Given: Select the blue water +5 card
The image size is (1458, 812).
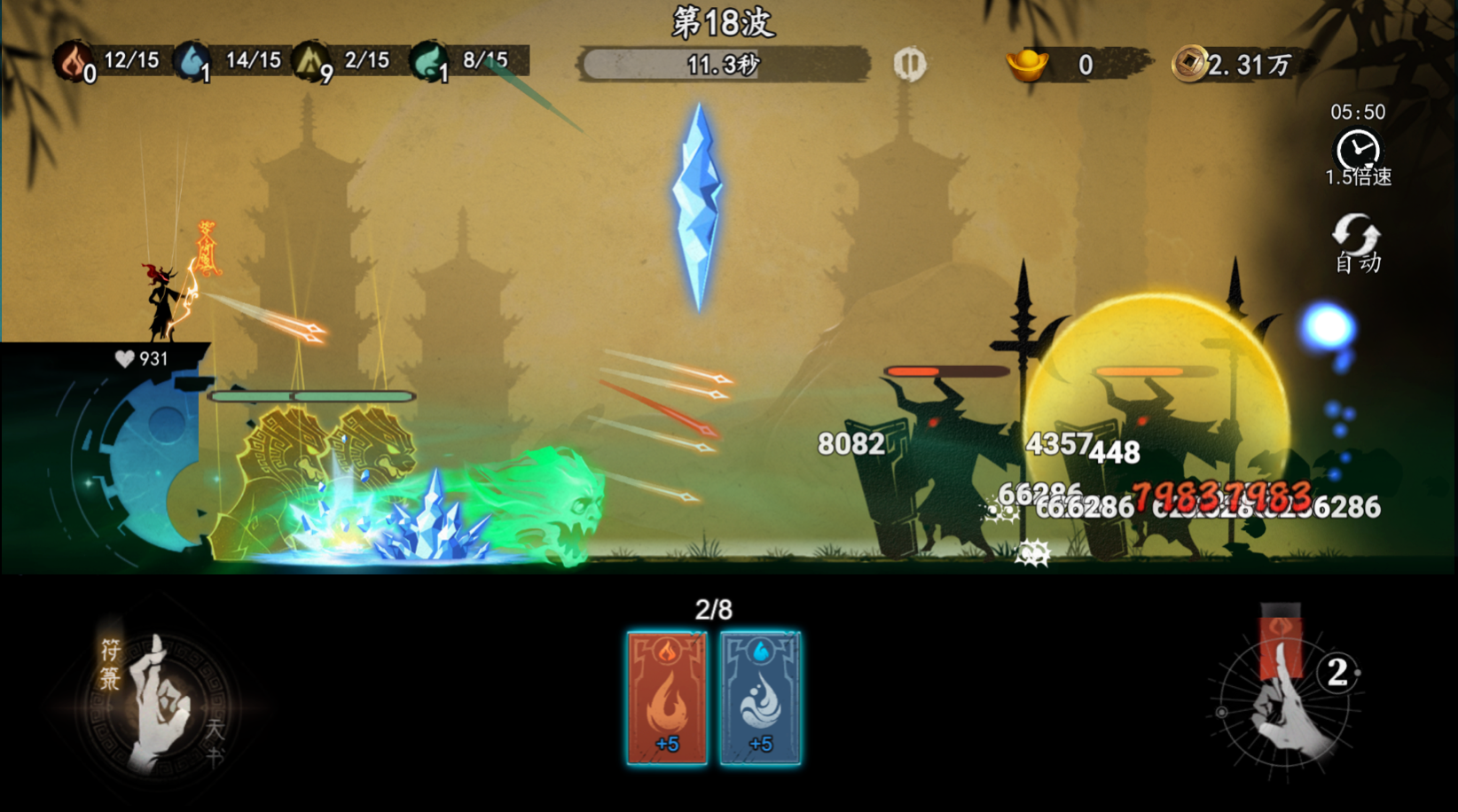Looking at the screenshot, I should pyautogui.click(x=760, y=698).
